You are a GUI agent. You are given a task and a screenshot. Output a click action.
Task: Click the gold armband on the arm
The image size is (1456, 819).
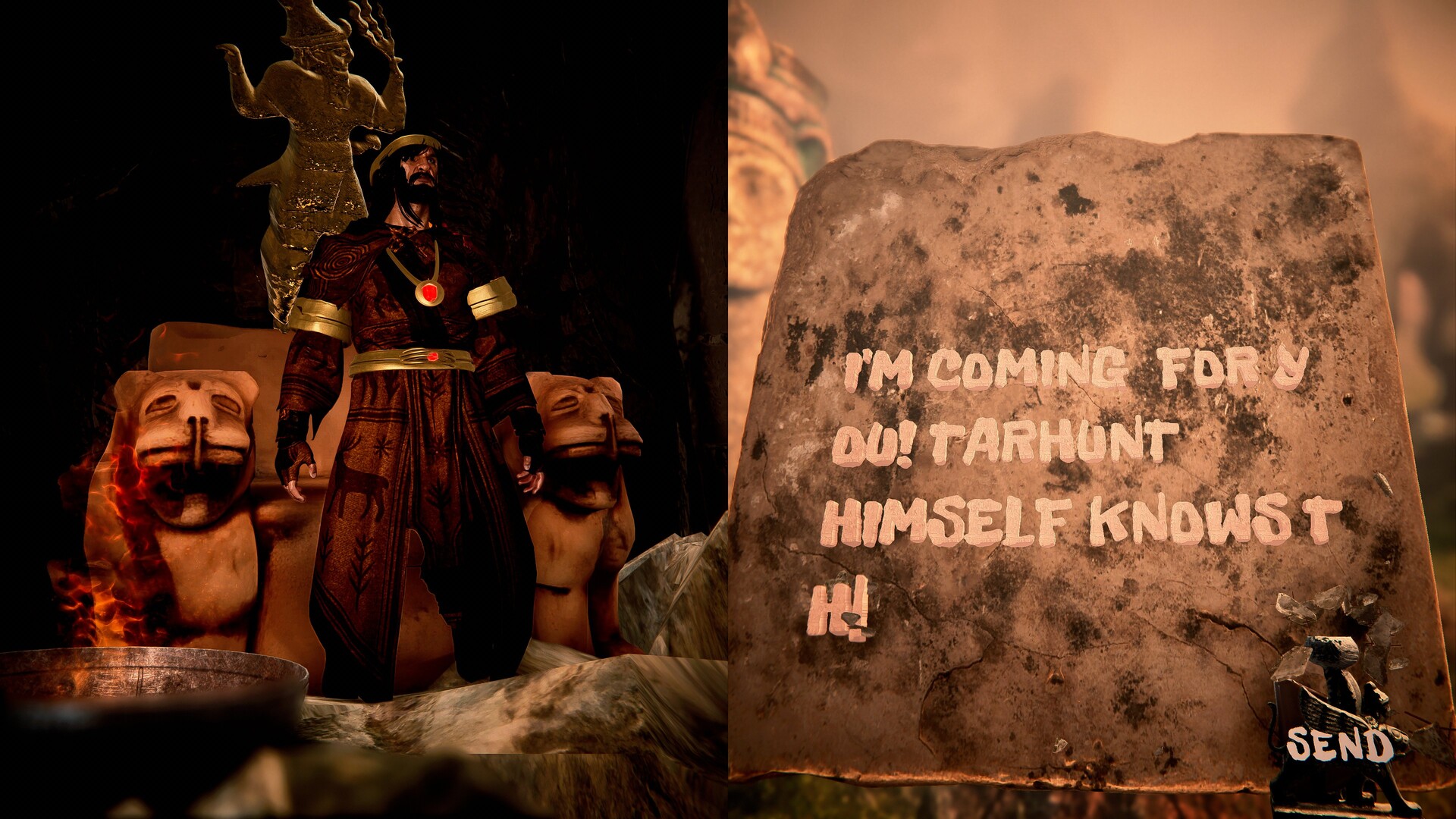[489, 303]
